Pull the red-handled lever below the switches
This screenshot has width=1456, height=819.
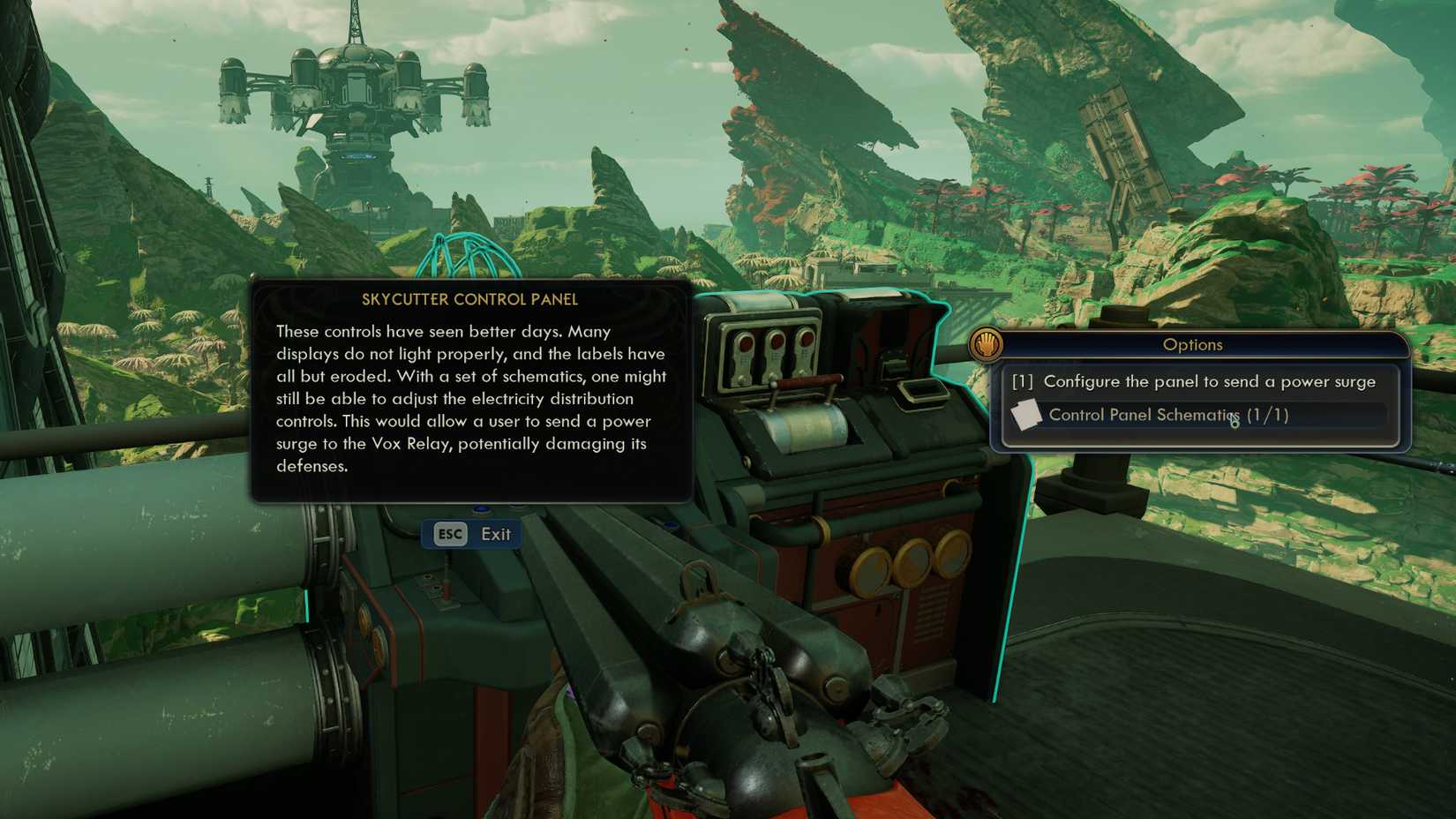click(810, 381)
